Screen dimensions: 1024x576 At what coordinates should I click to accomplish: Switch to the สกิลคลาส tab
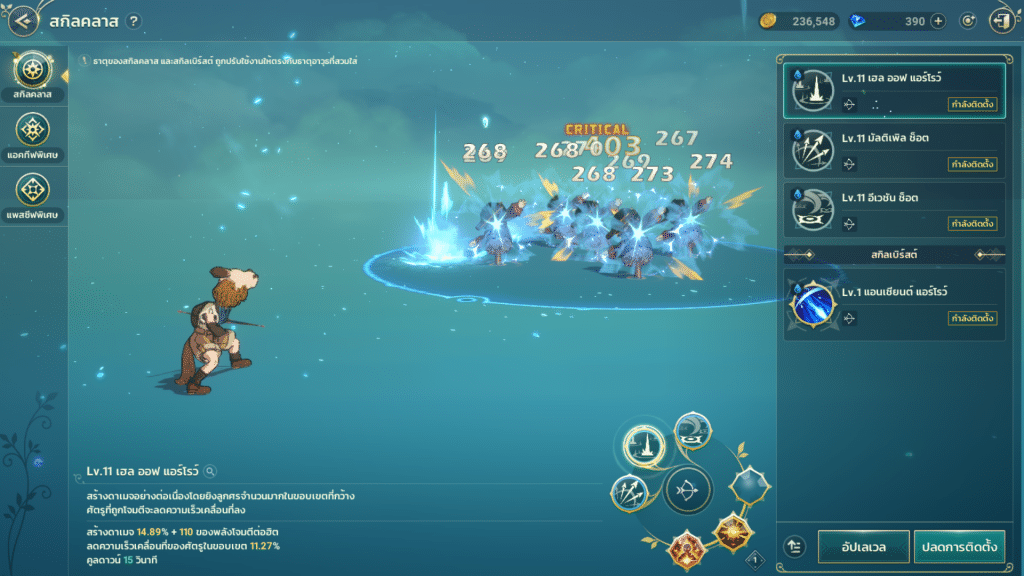(x=33, y=74)
